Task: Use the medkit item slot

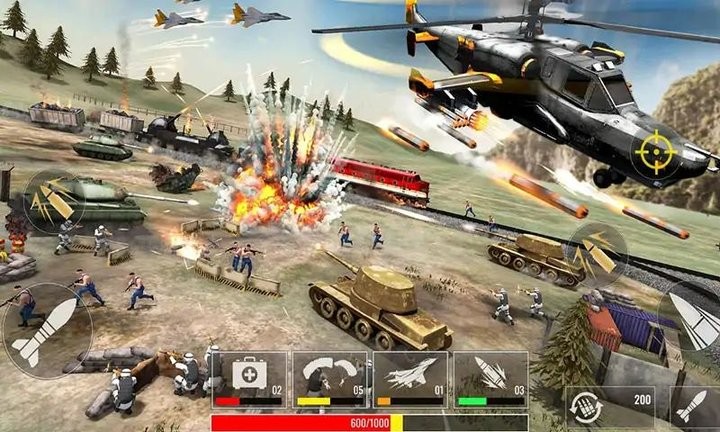Action: 248,378
